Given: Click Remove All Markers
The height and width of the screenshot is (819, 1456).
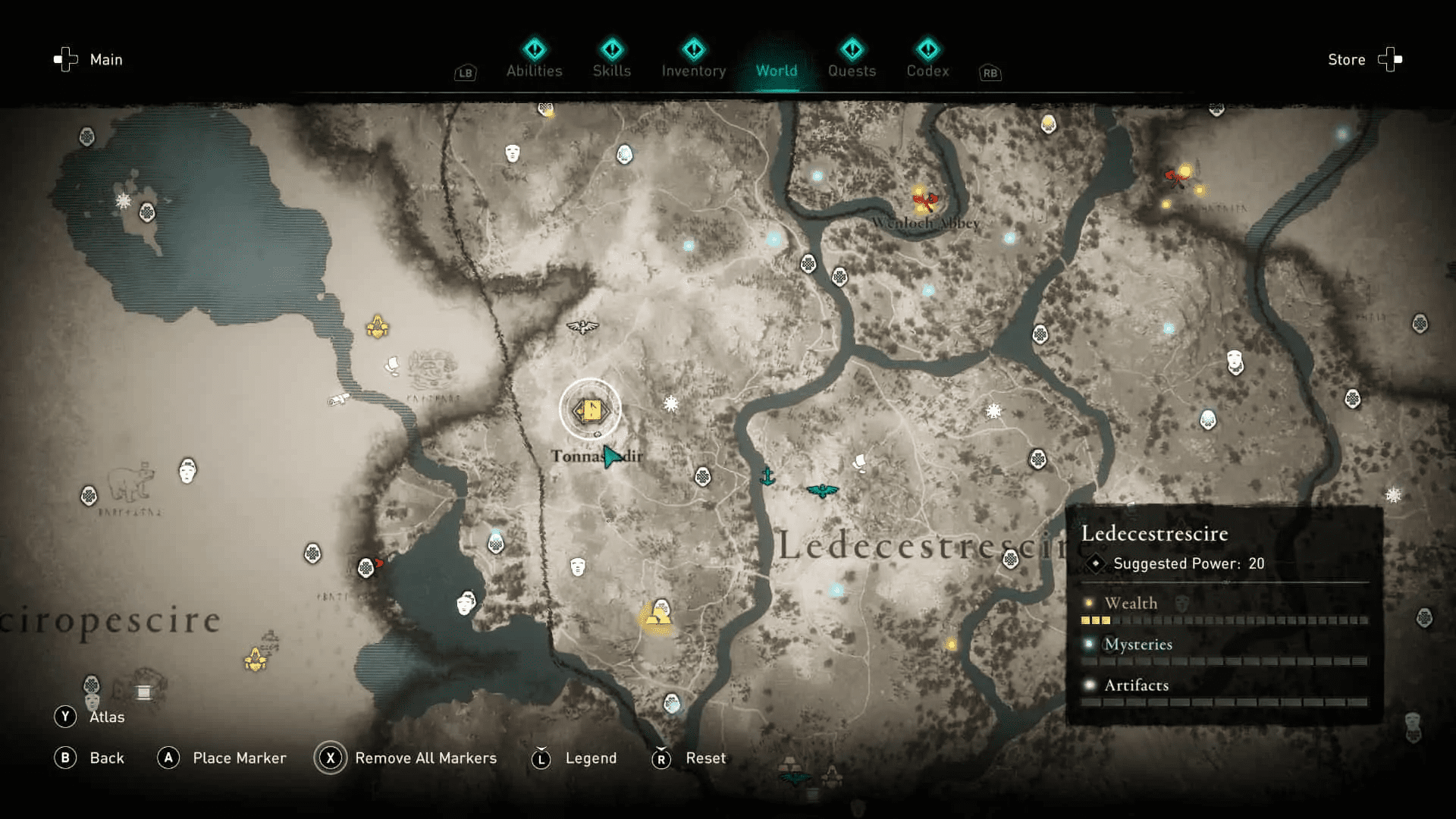Looking at the screenshot, I should 425,758.
